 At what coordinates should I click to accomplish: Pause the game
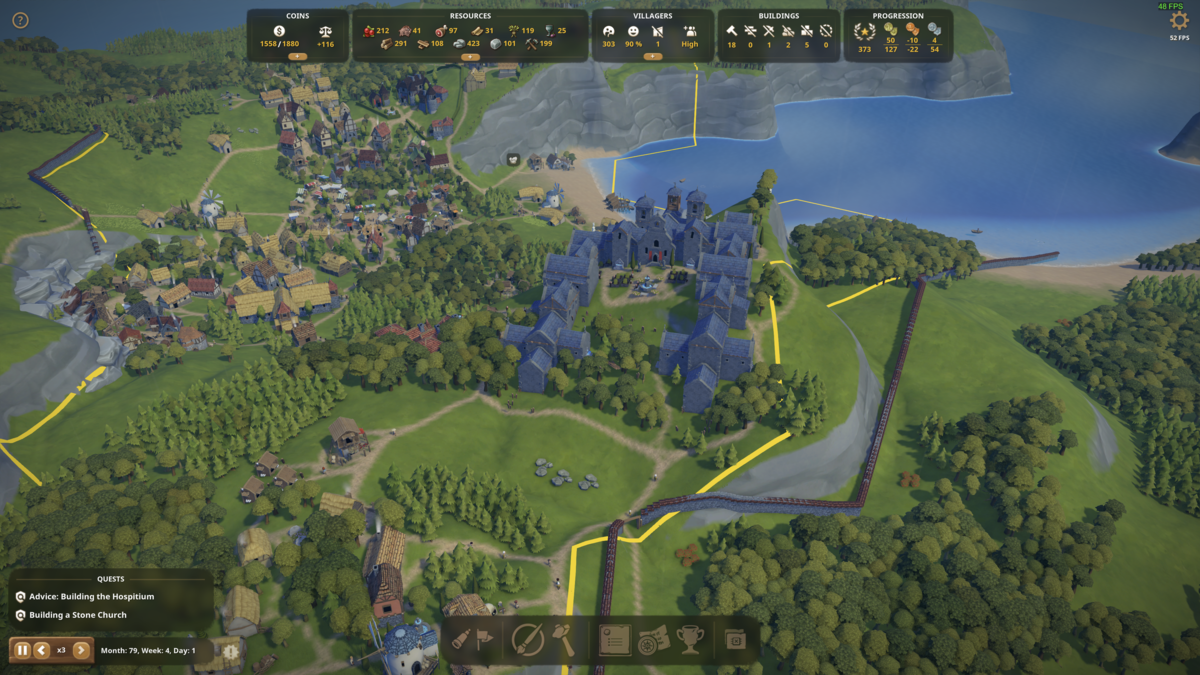tap(22, 650)
